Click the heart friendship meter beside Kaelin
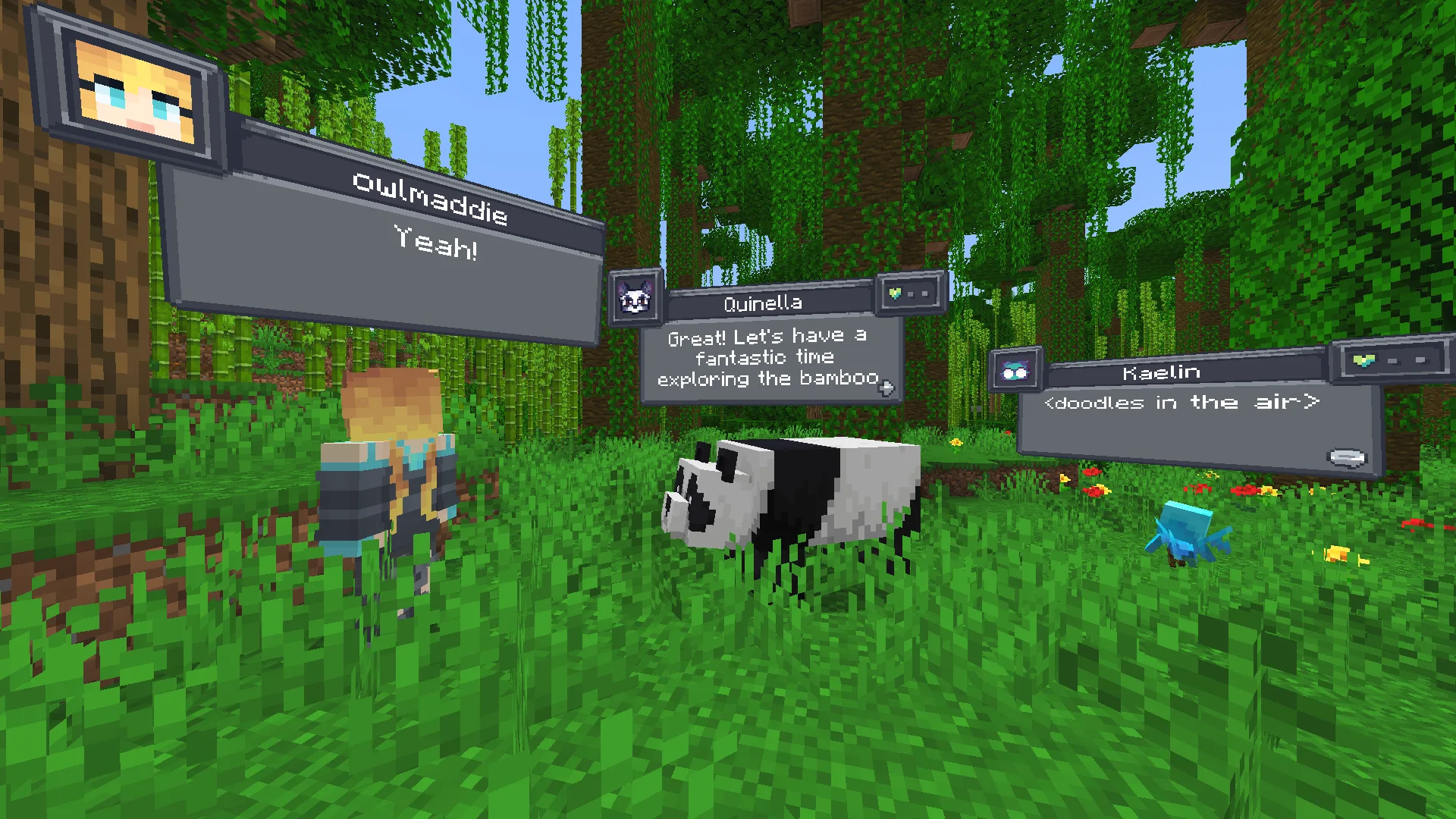The height and width of the screenshot is (819, 1456). (x=1388, y=360)
